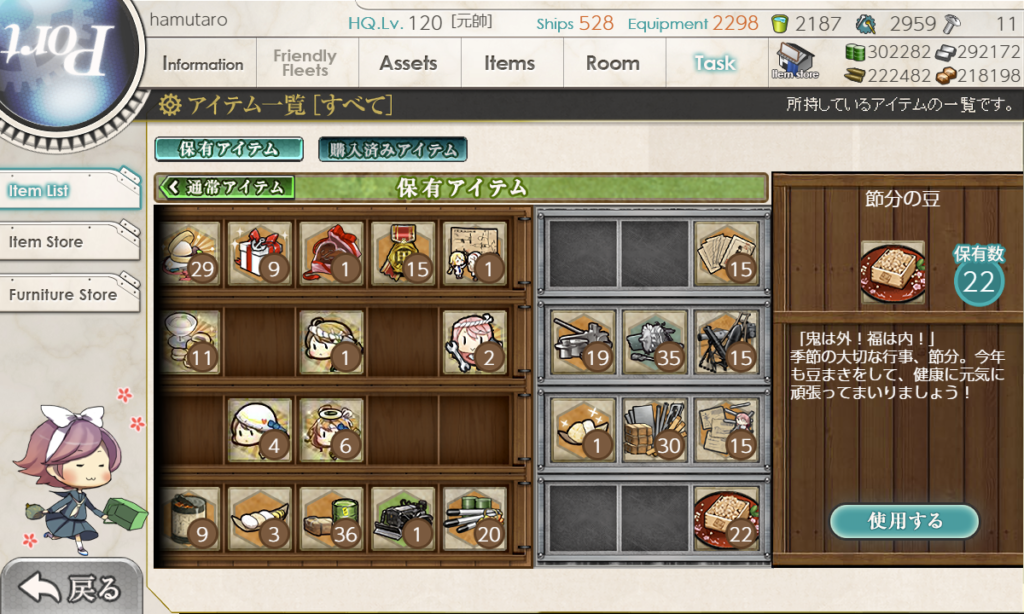
Task: Click the 通常アイテム category toggle button
Action: (x=227, y=187)
